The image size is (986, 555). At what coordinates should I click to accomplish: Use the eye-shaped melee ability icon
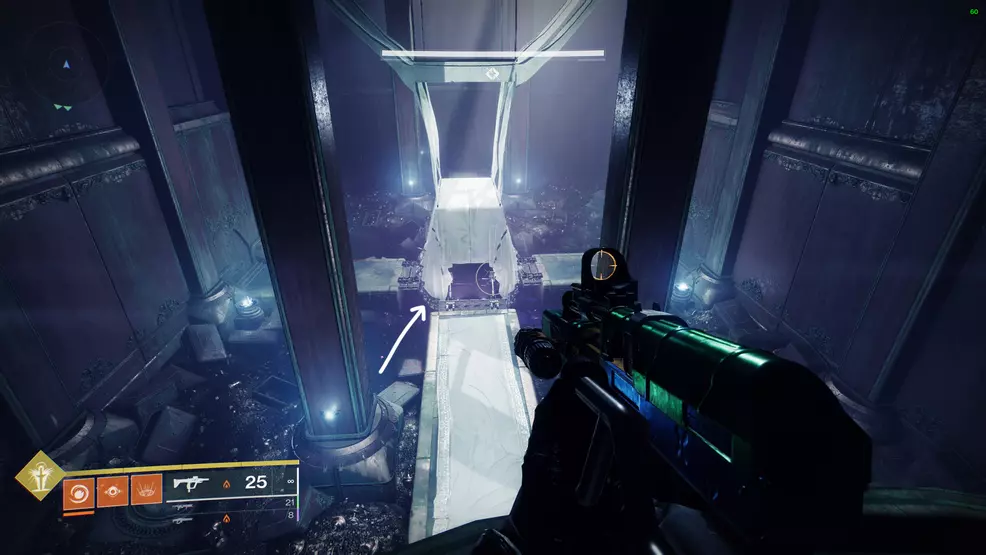[x=112, y=491]
